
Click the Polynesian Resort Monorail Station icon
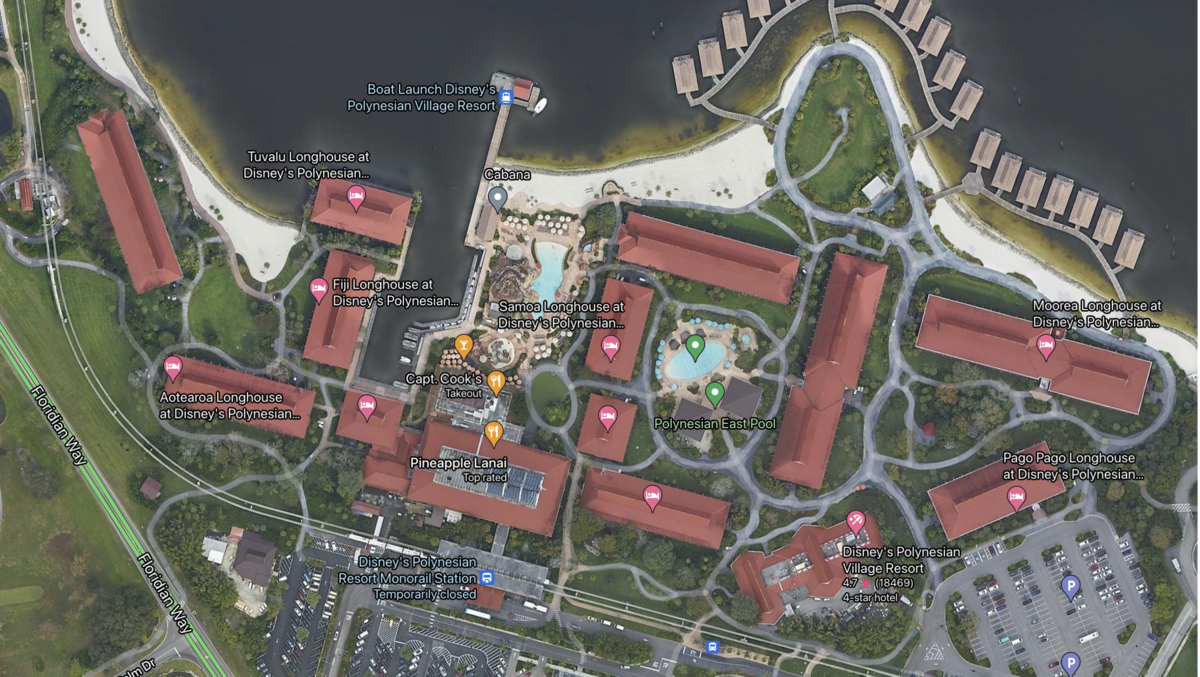coord(486,578)
